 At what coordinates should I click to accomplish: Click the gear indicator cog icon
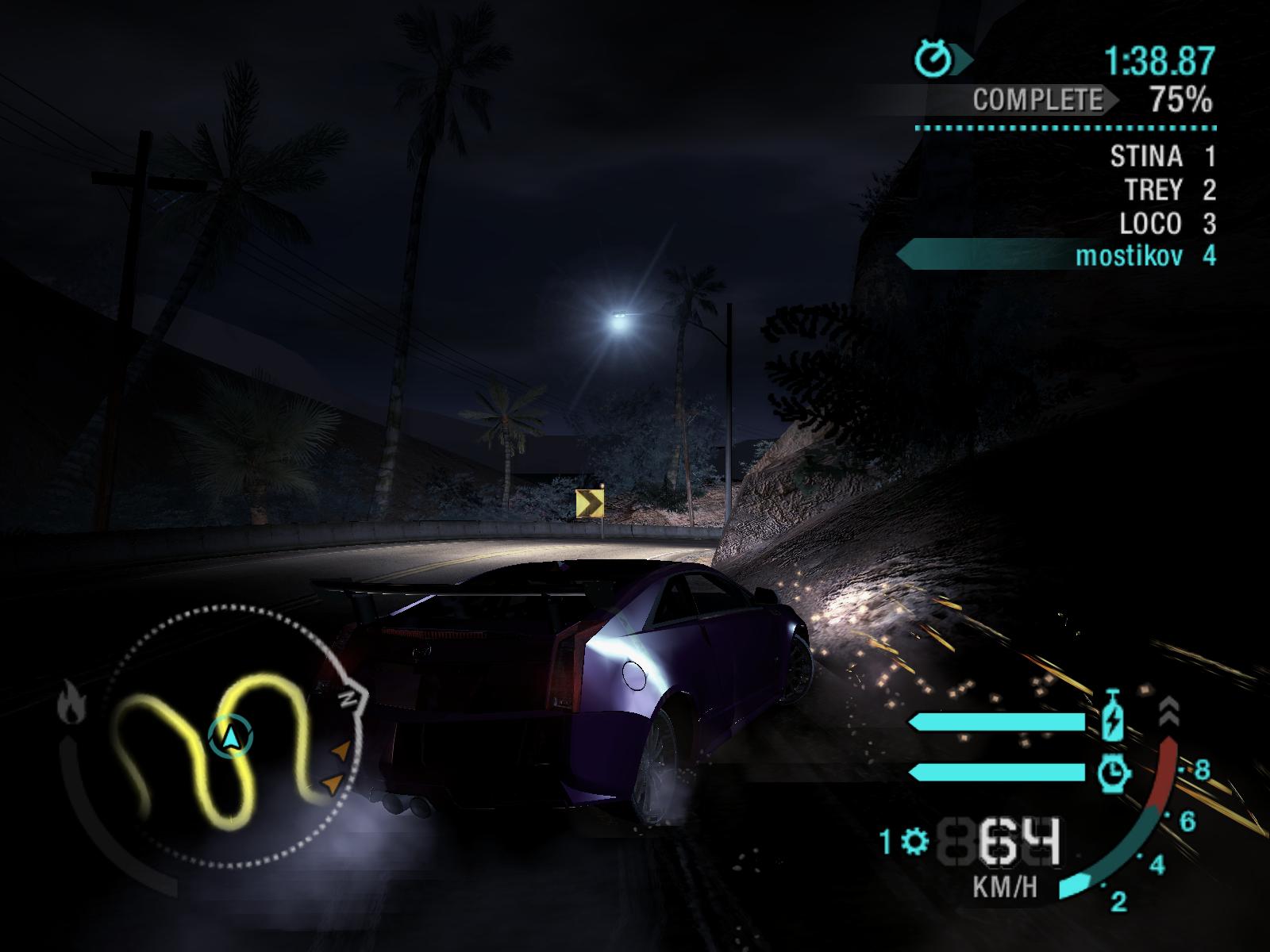click(915, 841)
